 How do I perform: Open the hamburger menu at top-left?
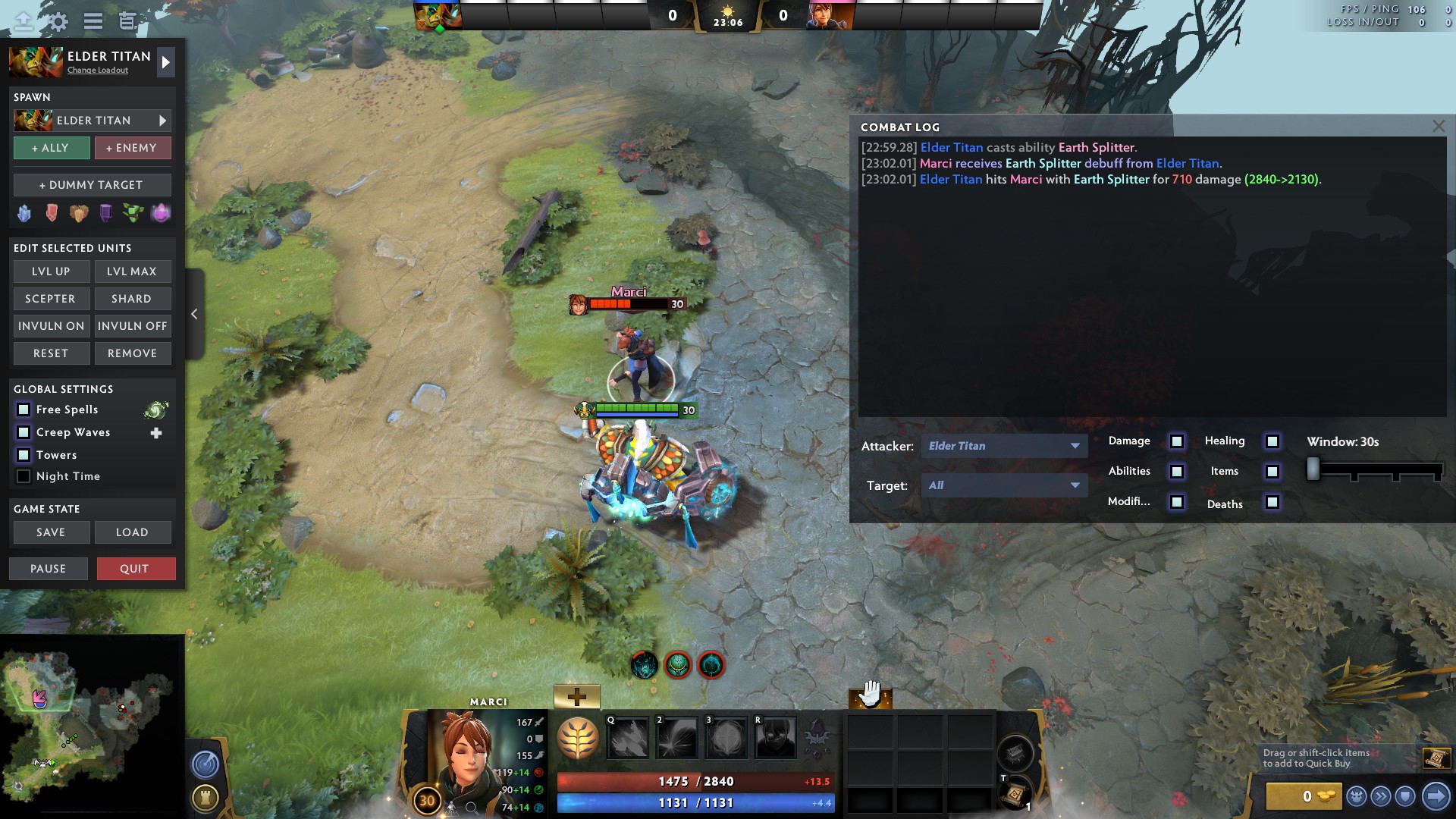[x=93, y=20]
